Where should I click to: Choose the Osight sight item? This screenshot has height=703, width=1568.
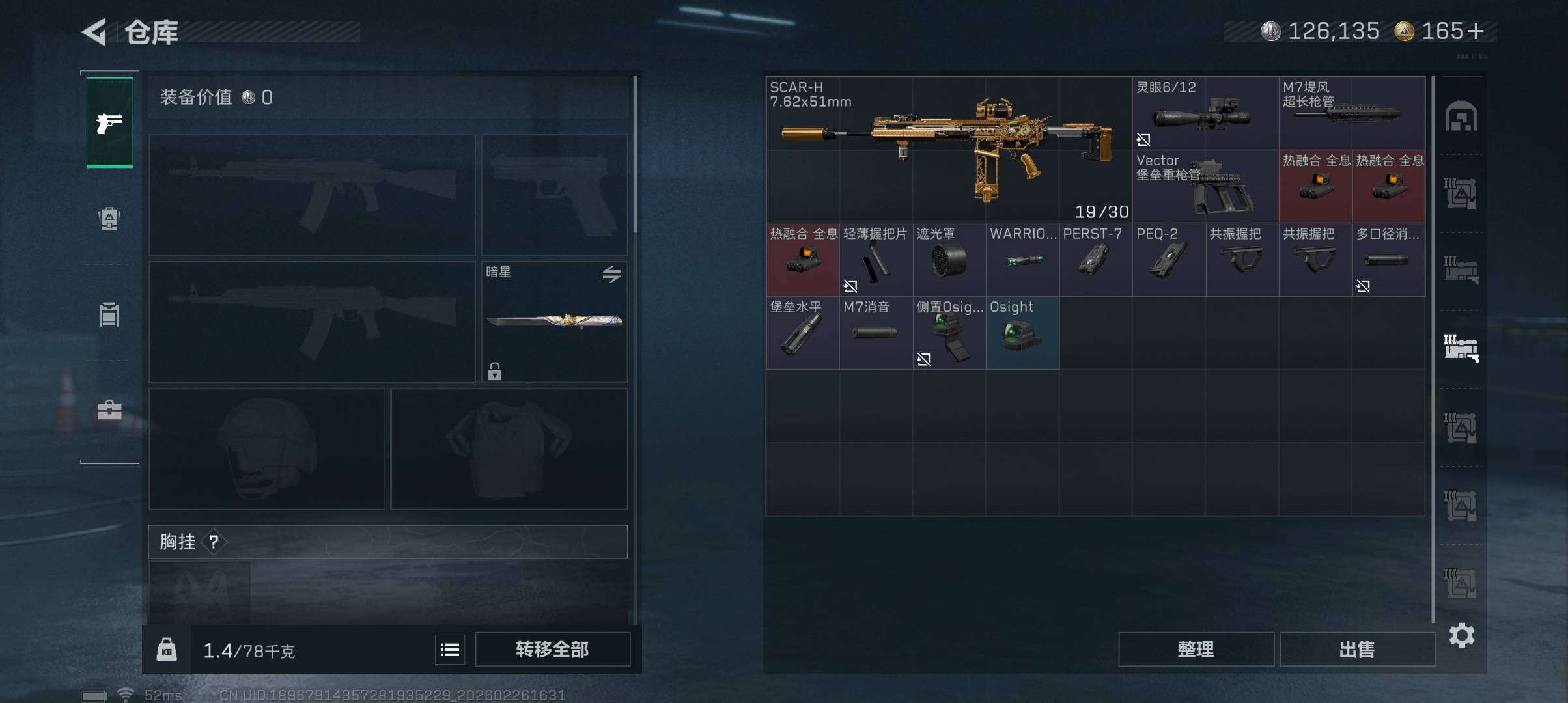pos(1022,333)
